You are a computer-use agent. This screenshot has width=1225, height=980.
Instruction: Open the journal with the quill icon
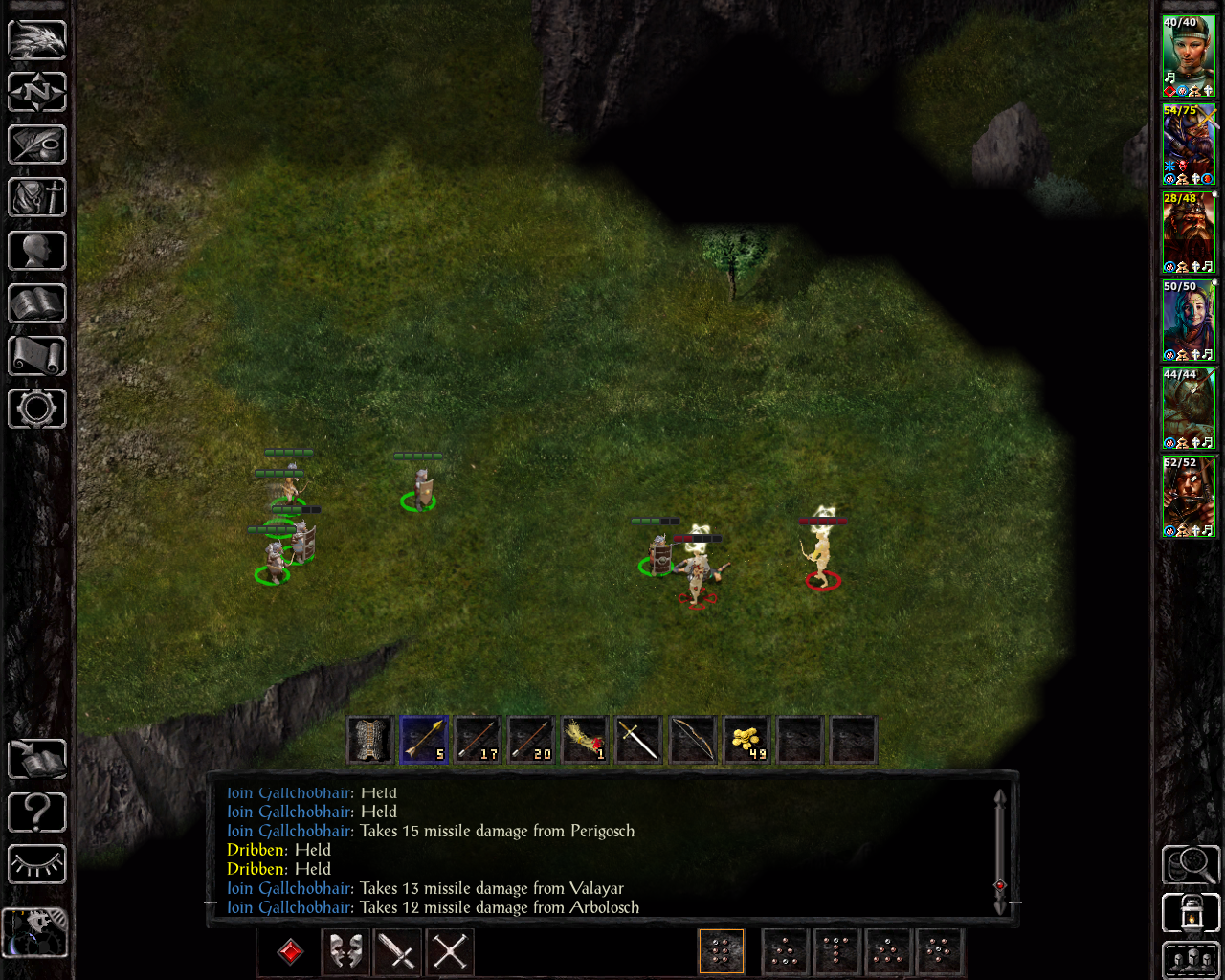click(x=37, y=145)
